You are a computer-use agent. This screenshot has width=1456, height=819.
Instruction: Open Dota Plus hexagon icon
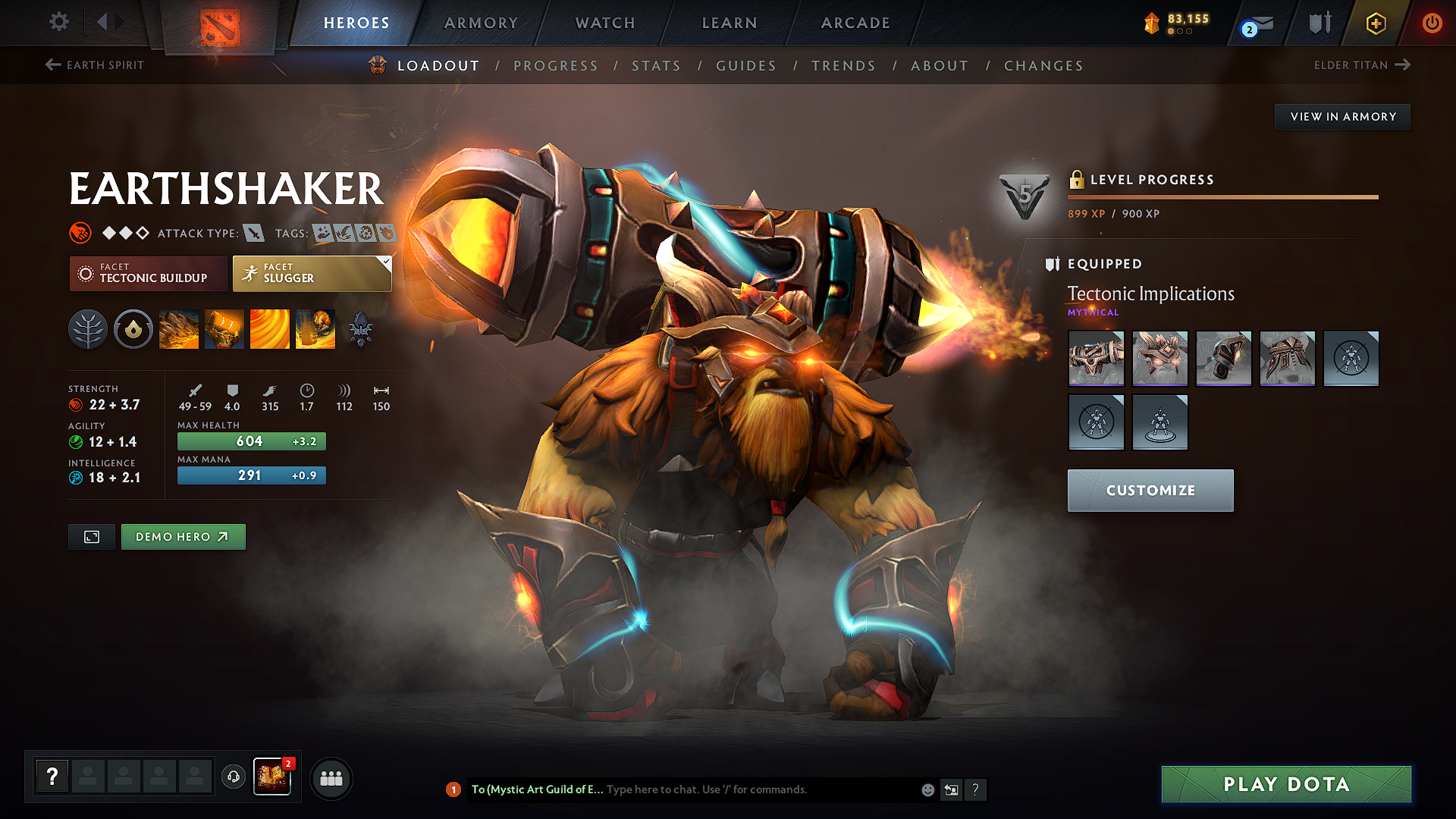click(x=1375, y=23)
